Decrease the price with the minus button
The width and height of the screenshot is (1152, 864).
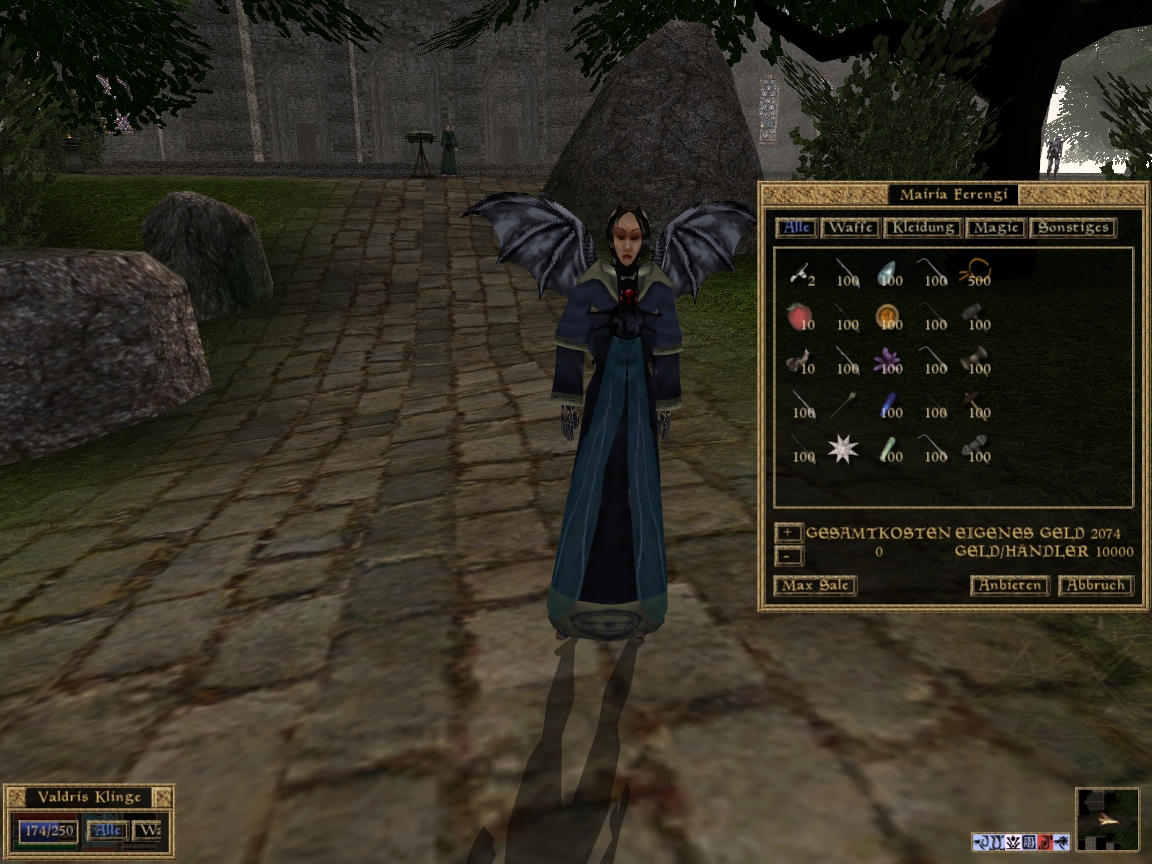pyautogui.click(x=788, y=554)
